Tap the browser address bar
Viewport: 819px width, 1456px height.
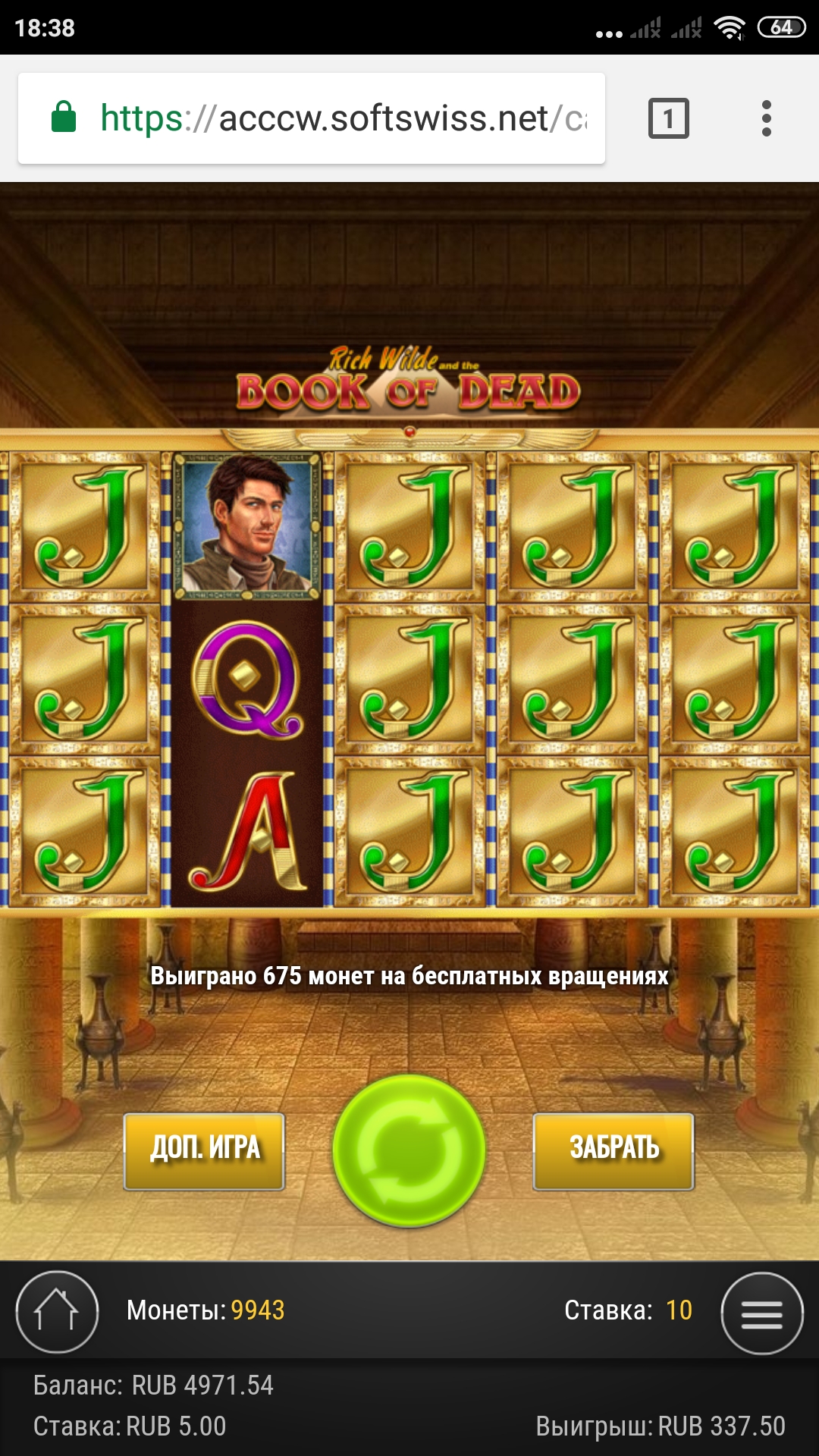pyautogui.click(x=311, y=118)
